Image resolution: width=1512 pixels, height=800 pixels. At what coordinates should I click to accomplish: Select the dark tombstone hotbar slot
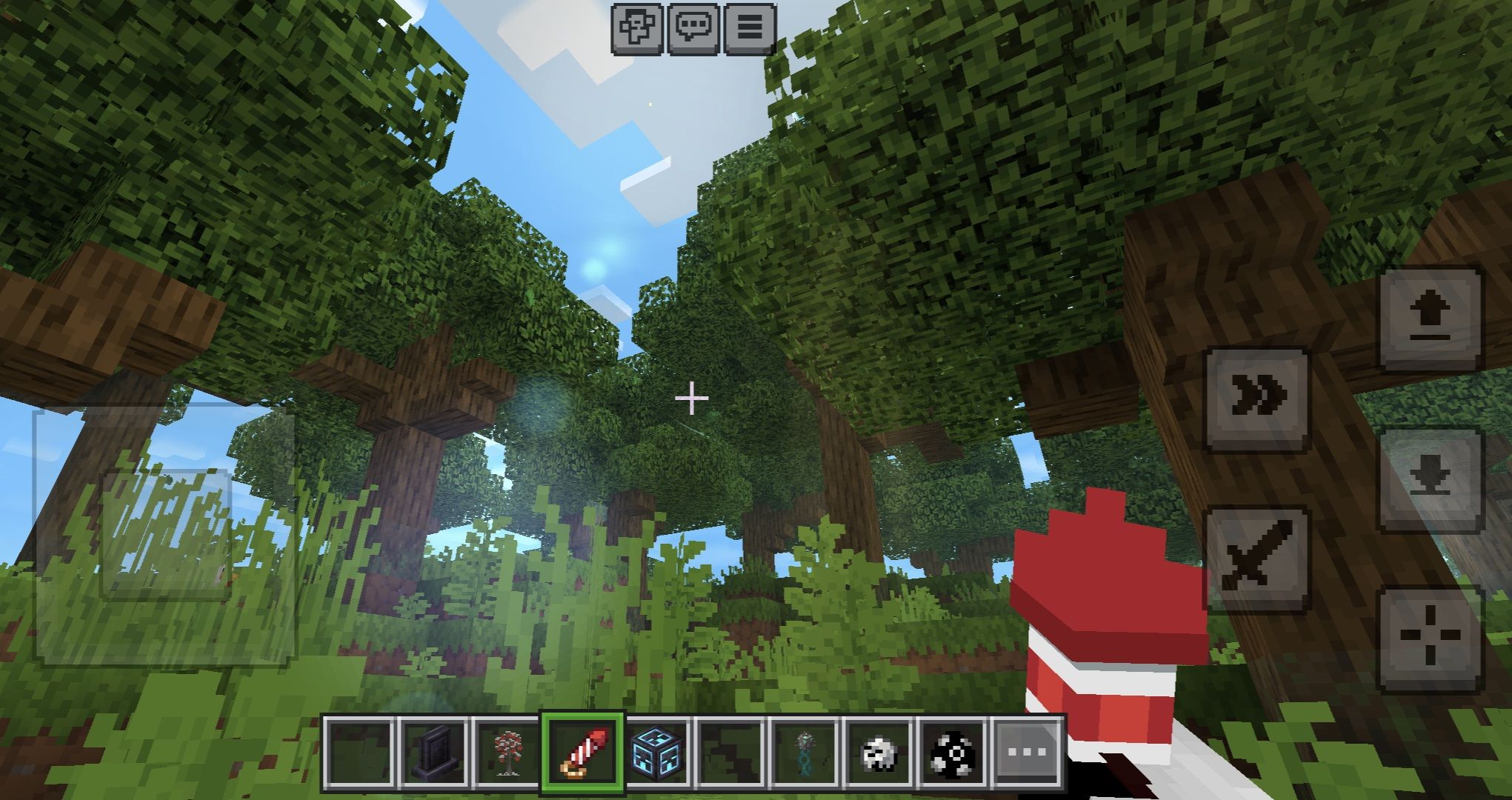(434, 753)
